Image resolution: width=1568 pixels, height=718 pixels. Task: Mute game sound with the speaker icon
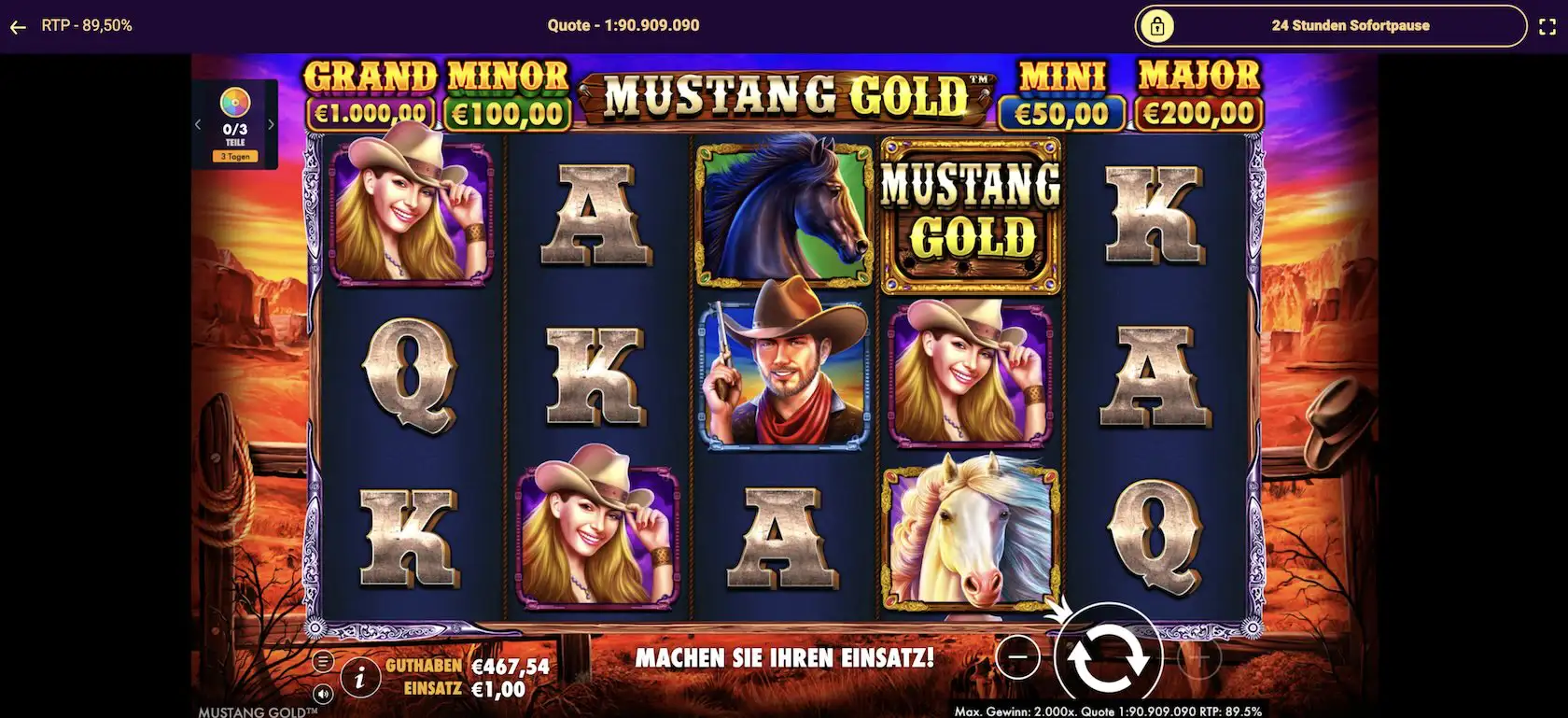pos(324,695)
